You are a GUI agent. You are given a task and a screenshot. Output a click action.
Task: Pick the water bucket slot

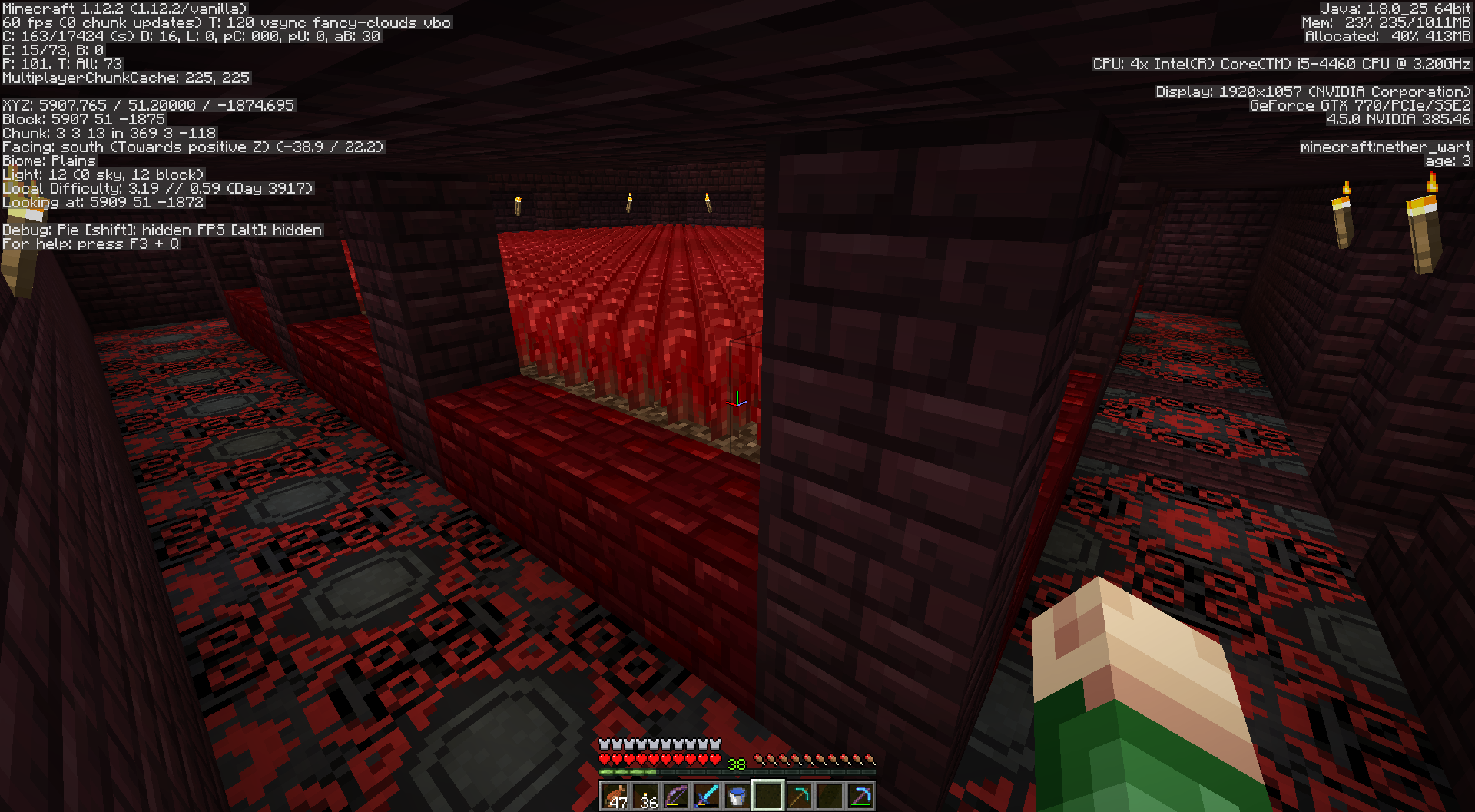[737, 796]
